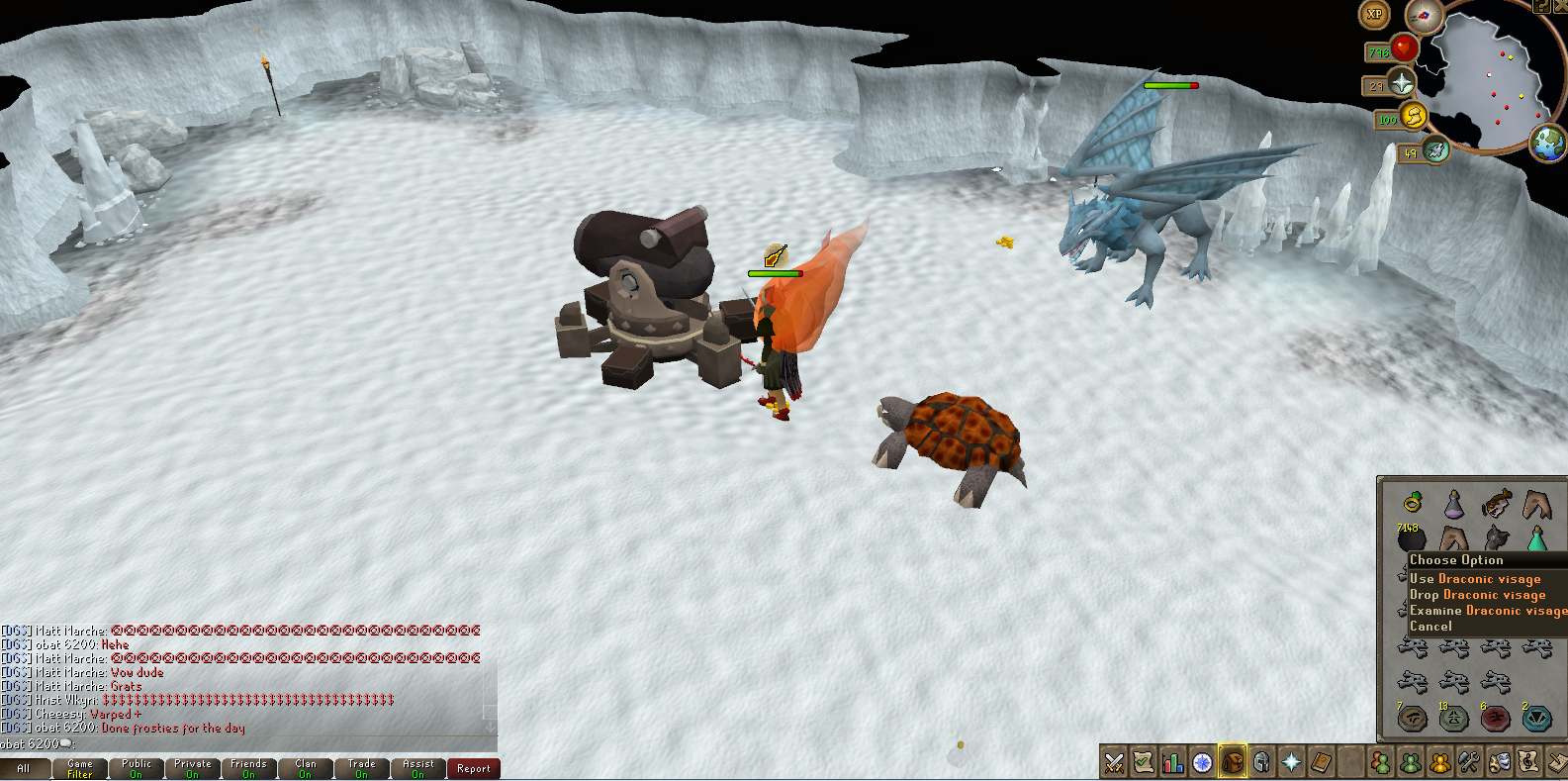Image resolution: width=1568 pixels, height=781 pixels.
Task: Open the Music Player note icon
Action: click(1527, 763)
